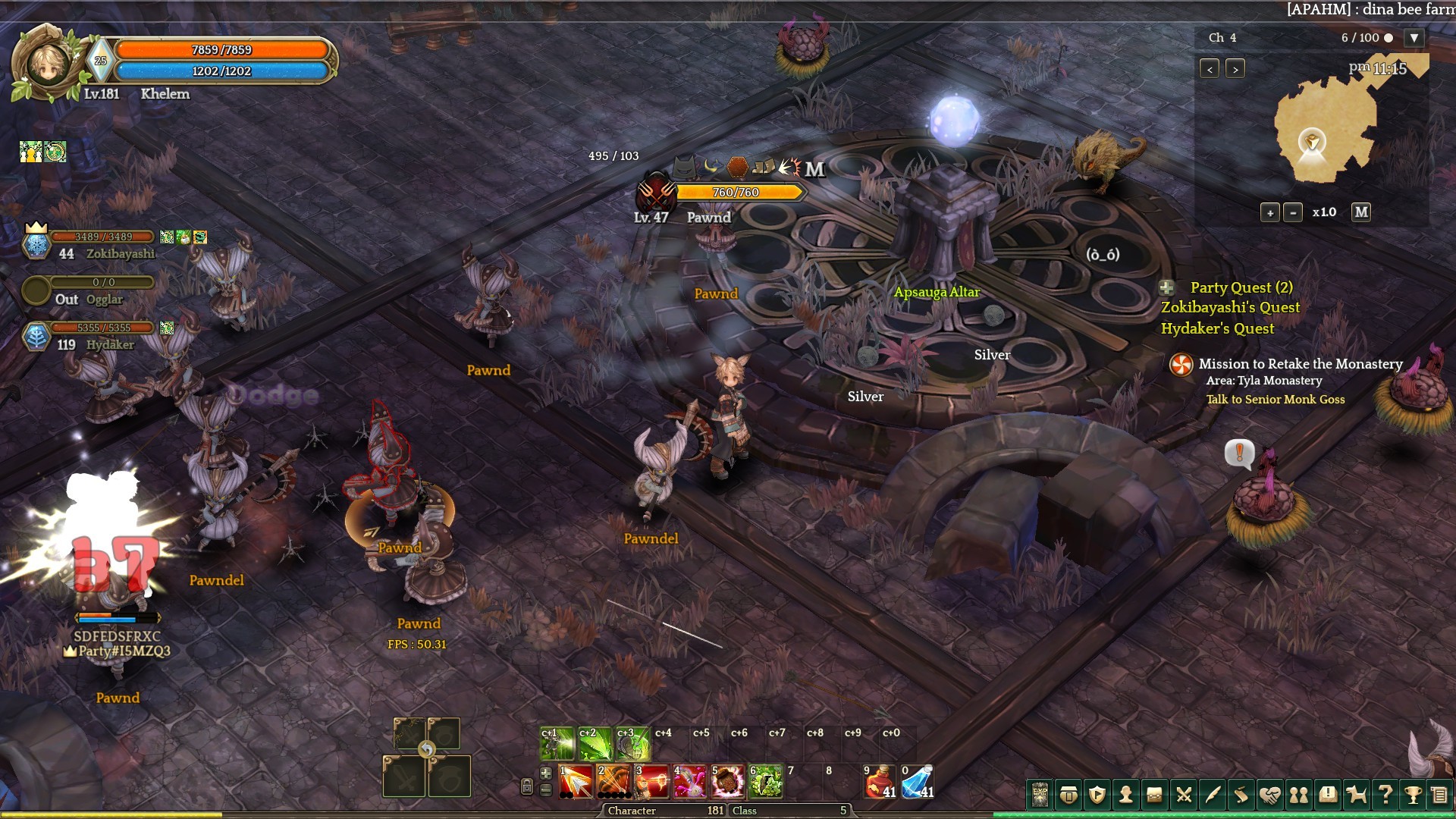The height and width of the screenshot is (819, 1456).
Task: Activate the green poison skill in slot 6
Action: (766, 782)
